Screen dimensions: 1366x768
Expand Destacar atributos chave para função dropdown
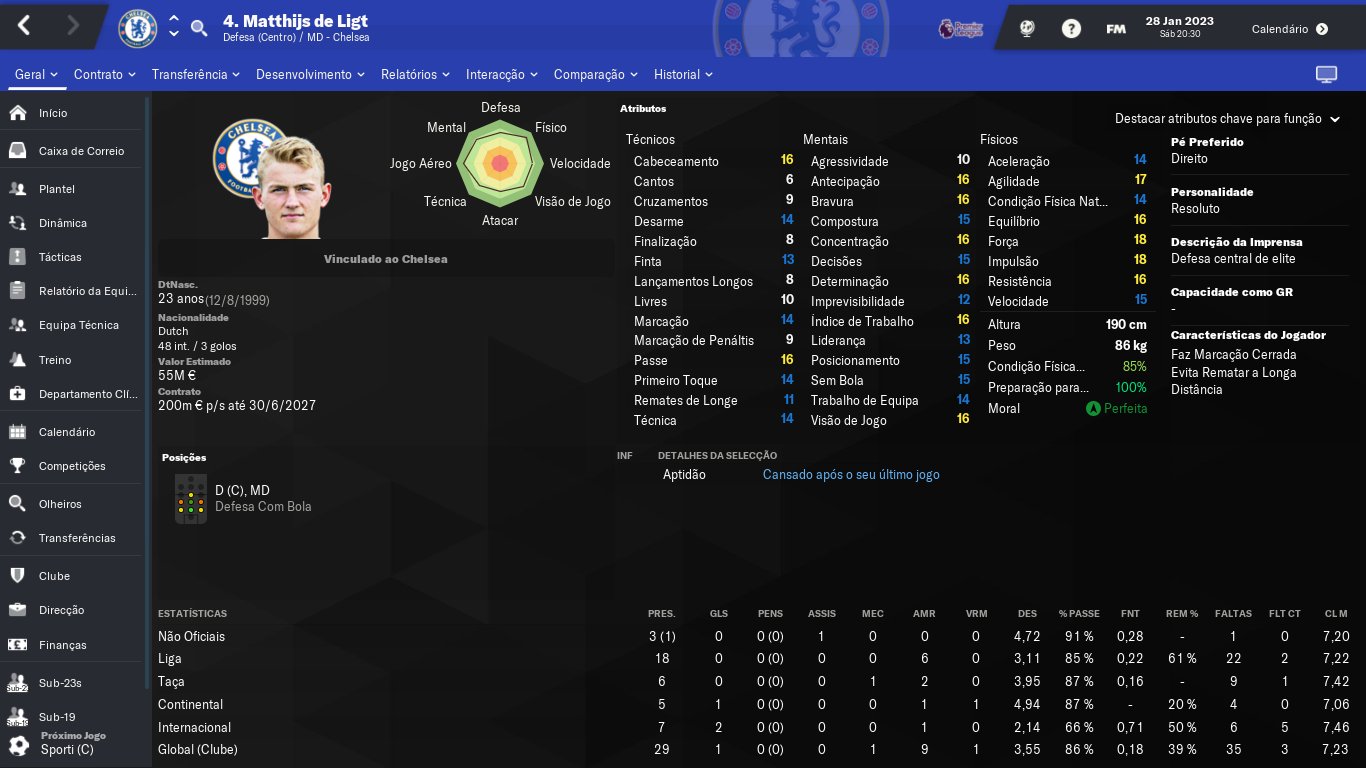1226,119
